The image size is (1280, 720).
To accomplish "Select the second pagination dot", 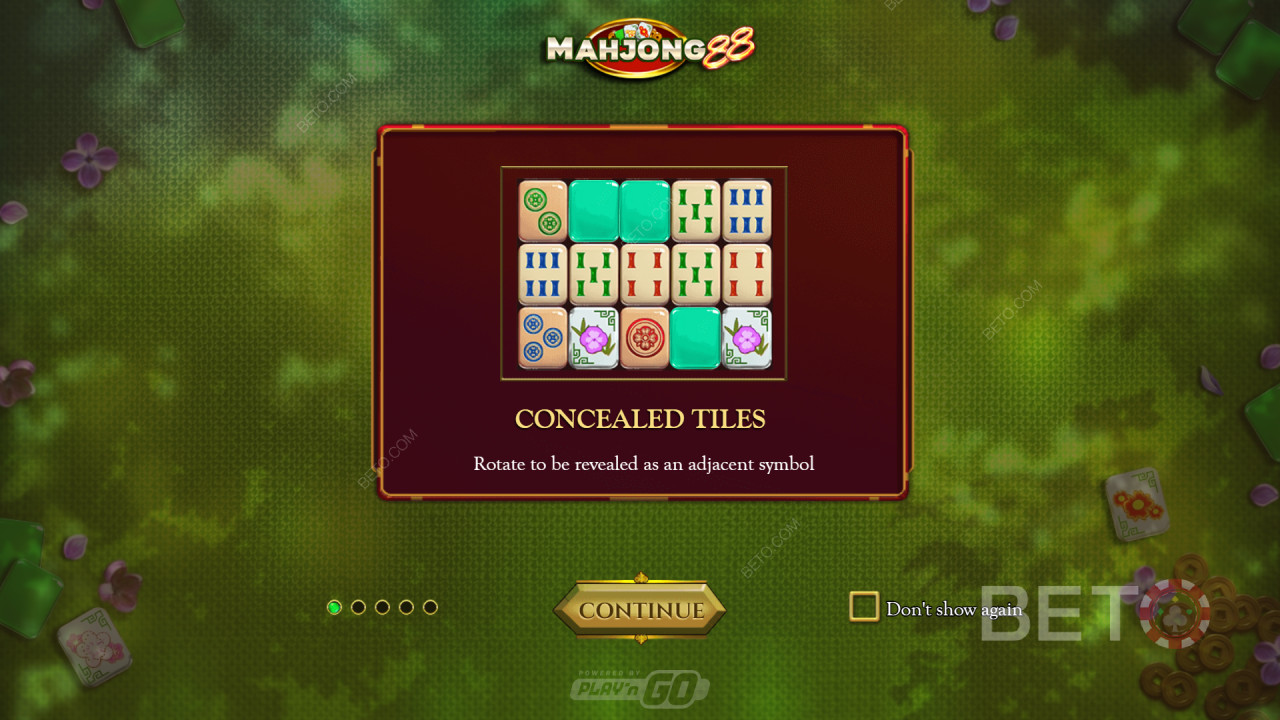I will [356, 606].
